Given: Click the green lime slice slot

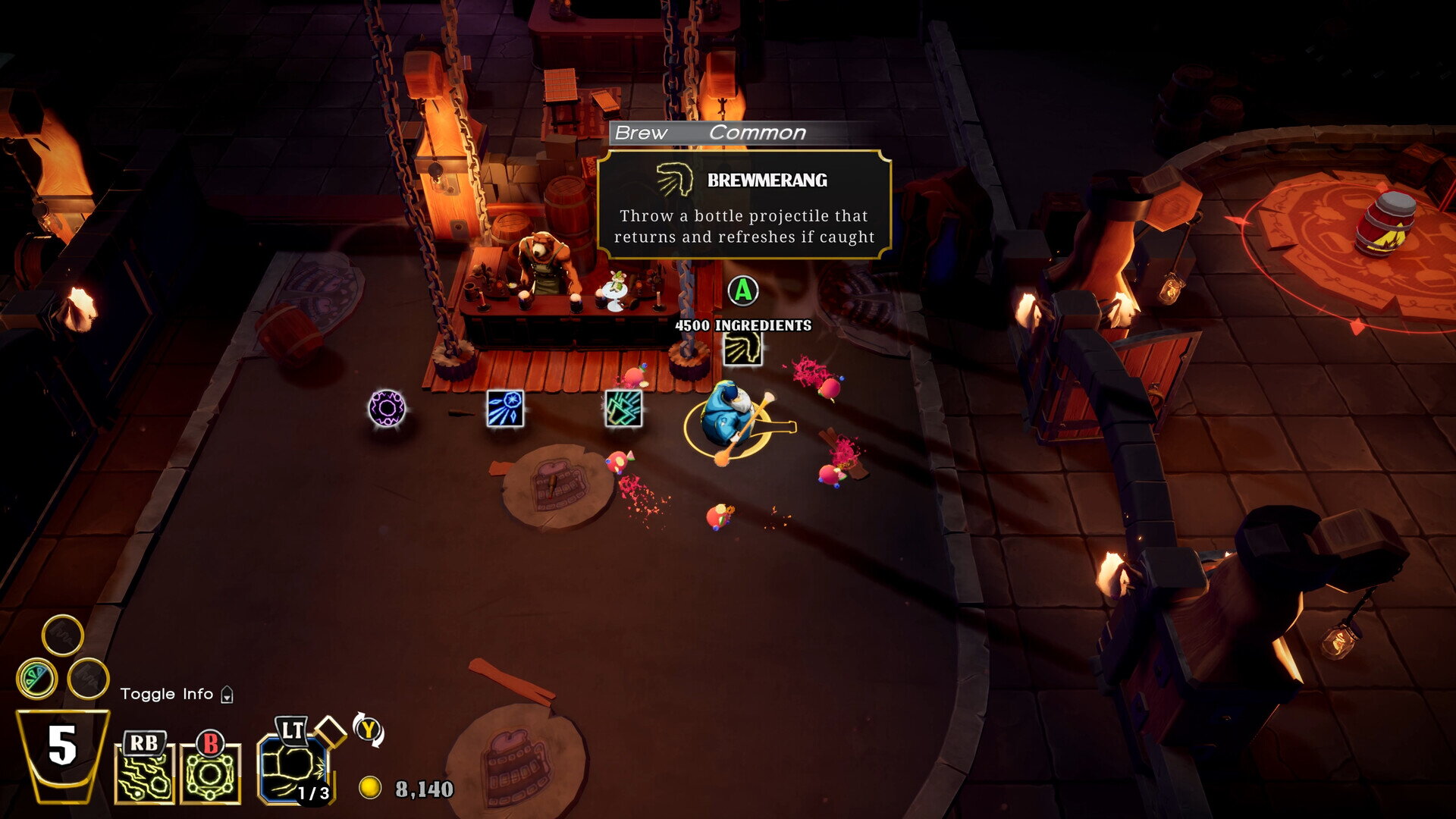Looking at the screenshot, I should [x=36, y=678].
